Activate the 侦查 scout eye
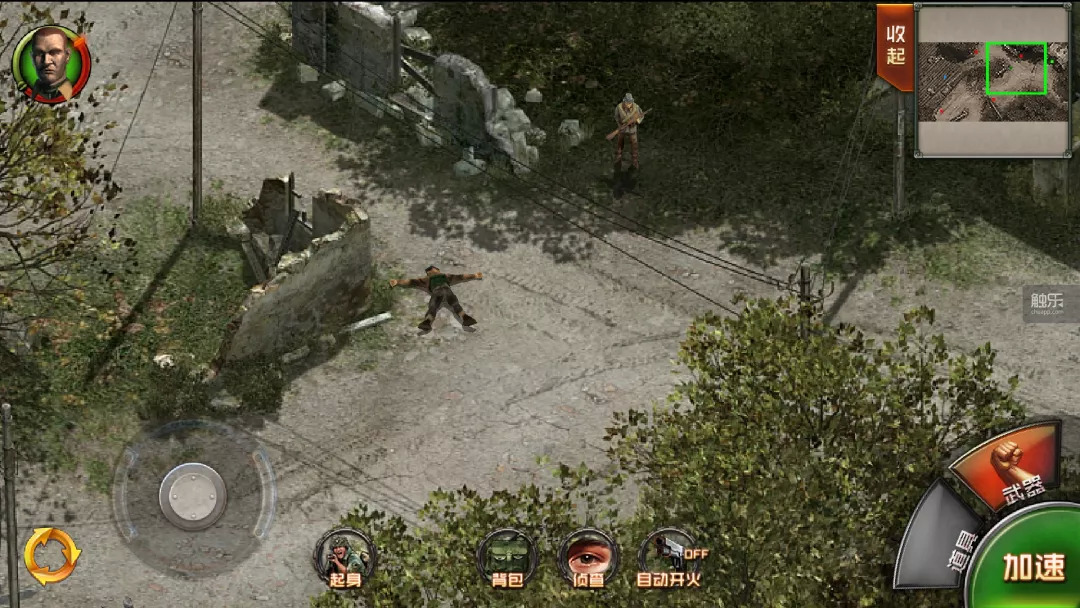The width and height of the screenshot is (1080, 608). [587, 558]
